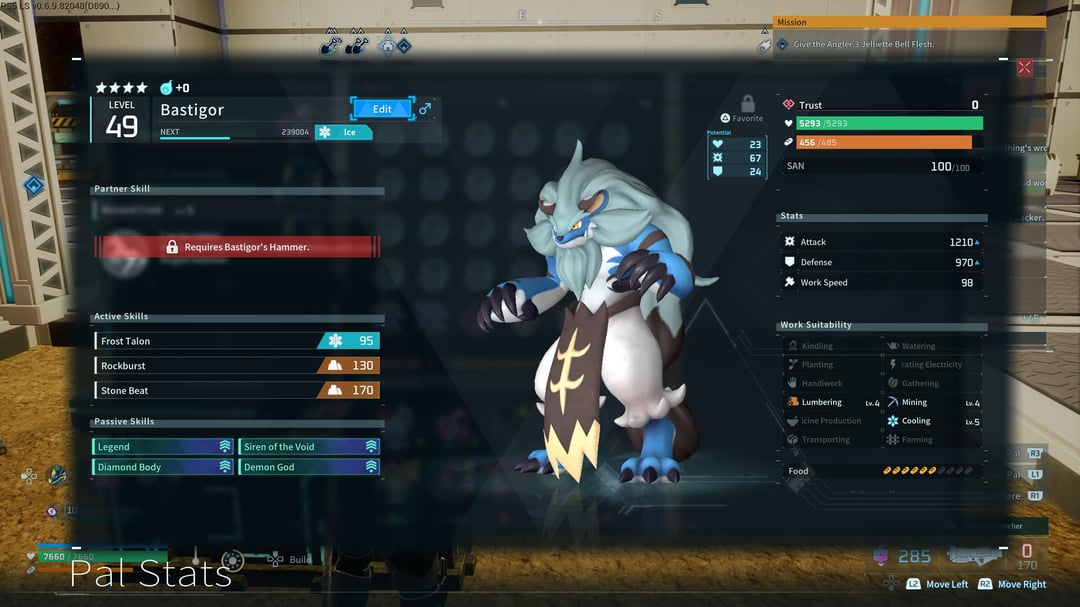Click the Edit name button
This screenshot has height=607, width=1080.
coord(382,109)
